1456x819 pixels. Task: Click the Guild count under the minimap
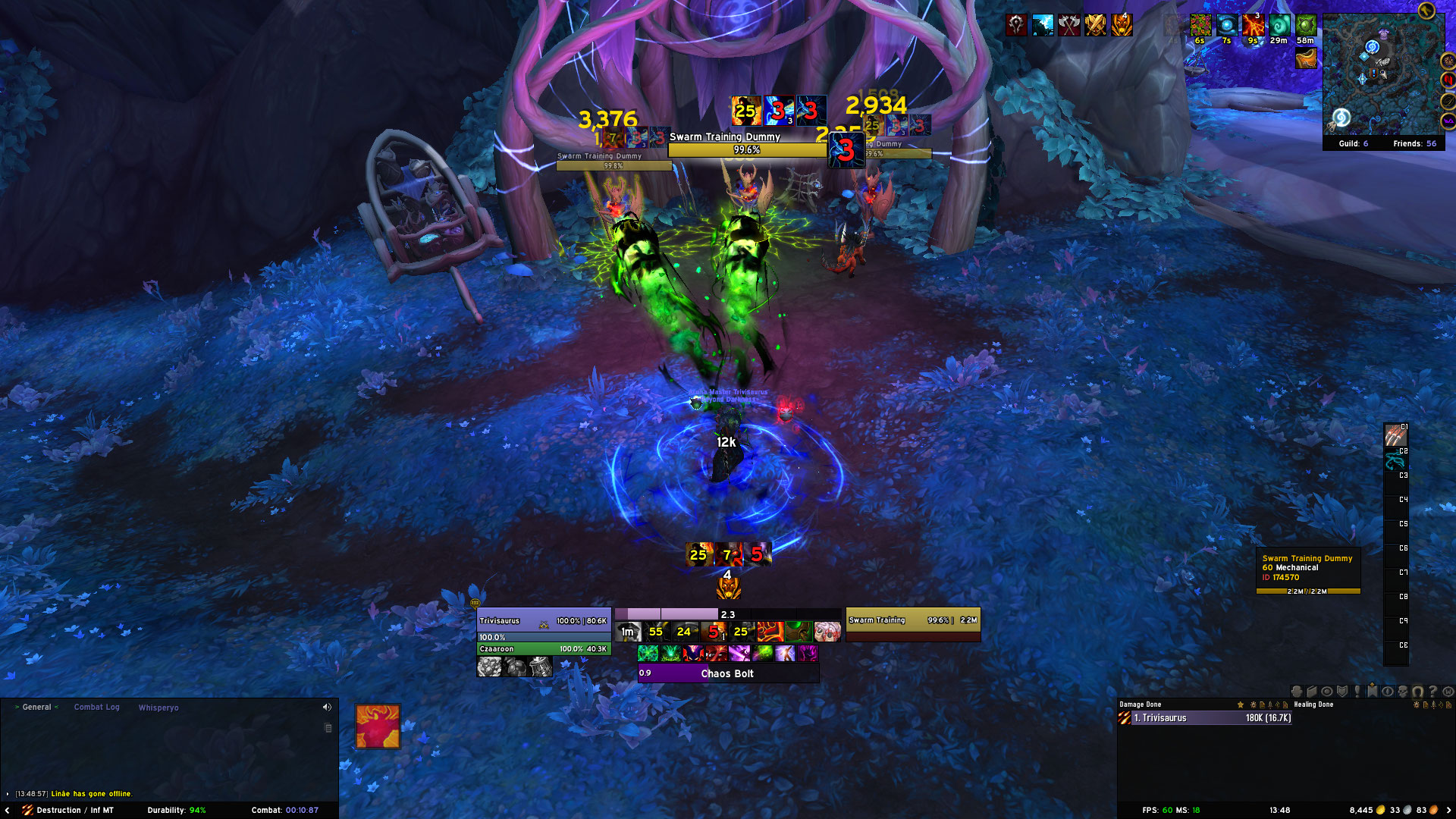coord(1353,143)
